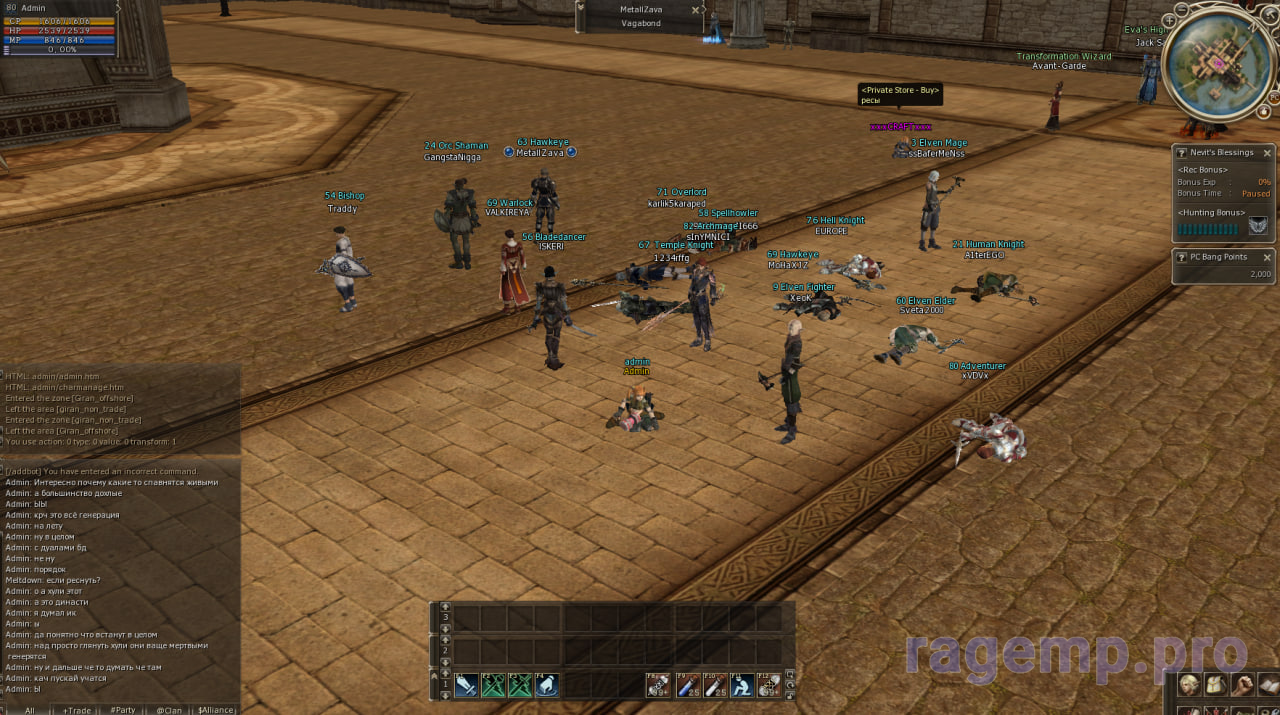
Task: Close the Nevit's Blessings panel
Action: coord(1267,153)
